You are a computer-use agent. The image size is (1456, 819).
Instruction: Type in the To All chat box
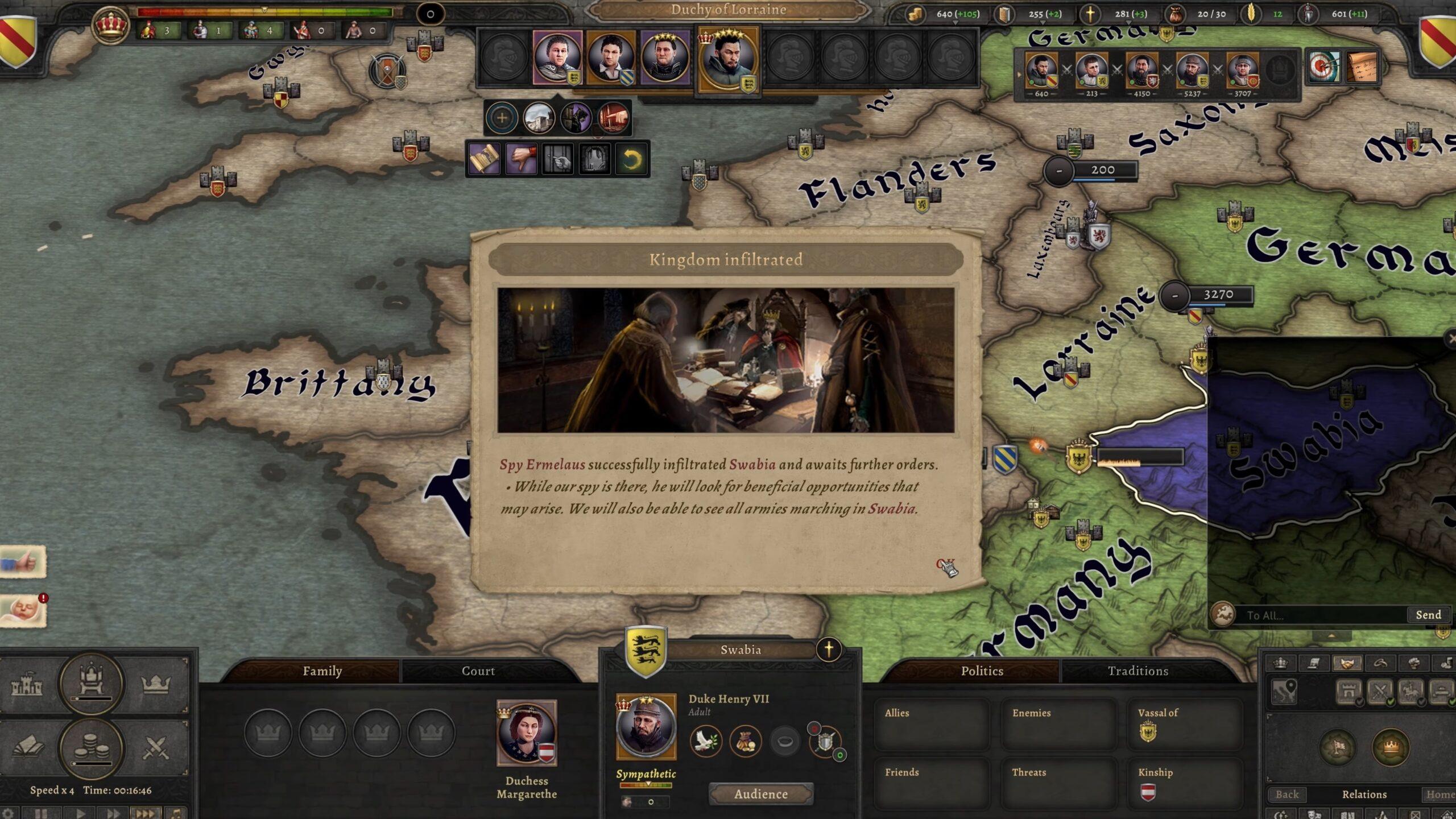(1319, 615)
